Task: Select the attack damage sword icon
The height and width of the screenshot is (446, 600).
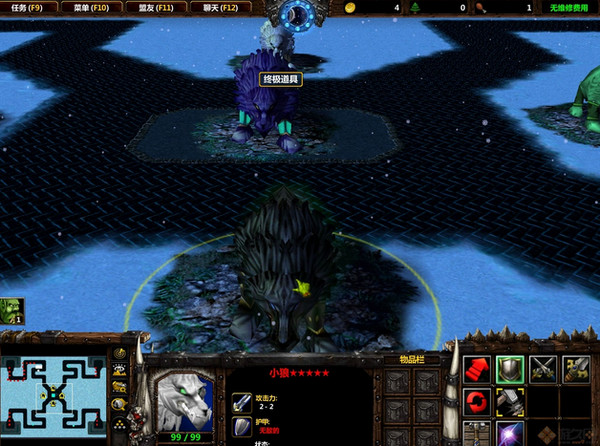Action: click(x=241, y=402)
